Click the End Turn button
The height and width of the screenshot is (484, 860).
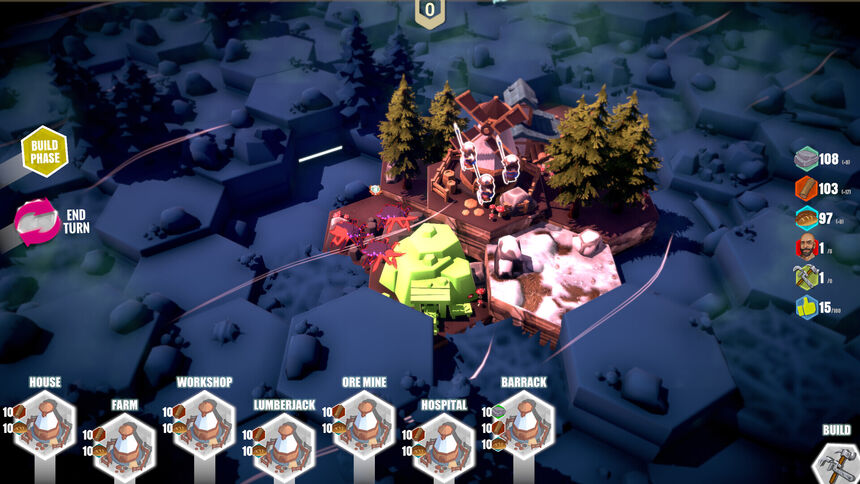coord(38,221)
